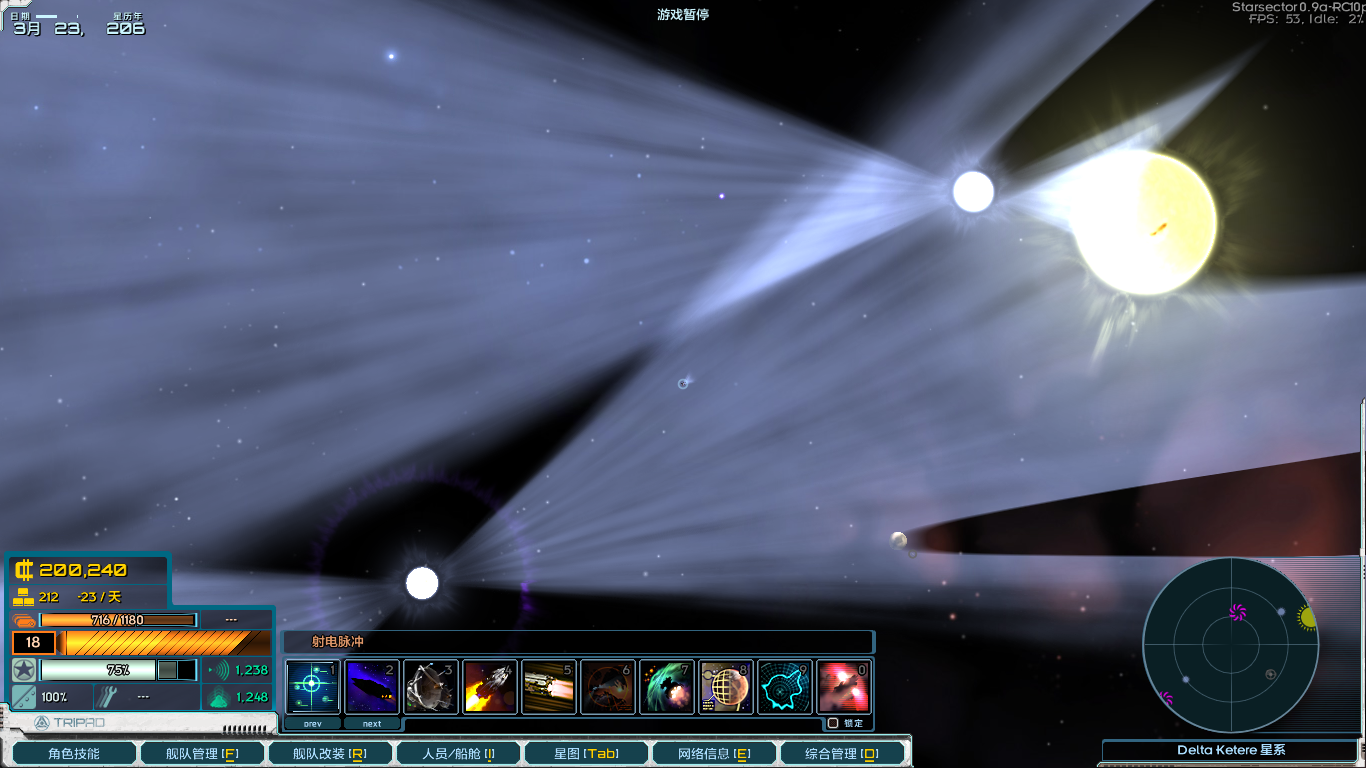Click the planetary globe ability in slot 8

click(725, 686)
